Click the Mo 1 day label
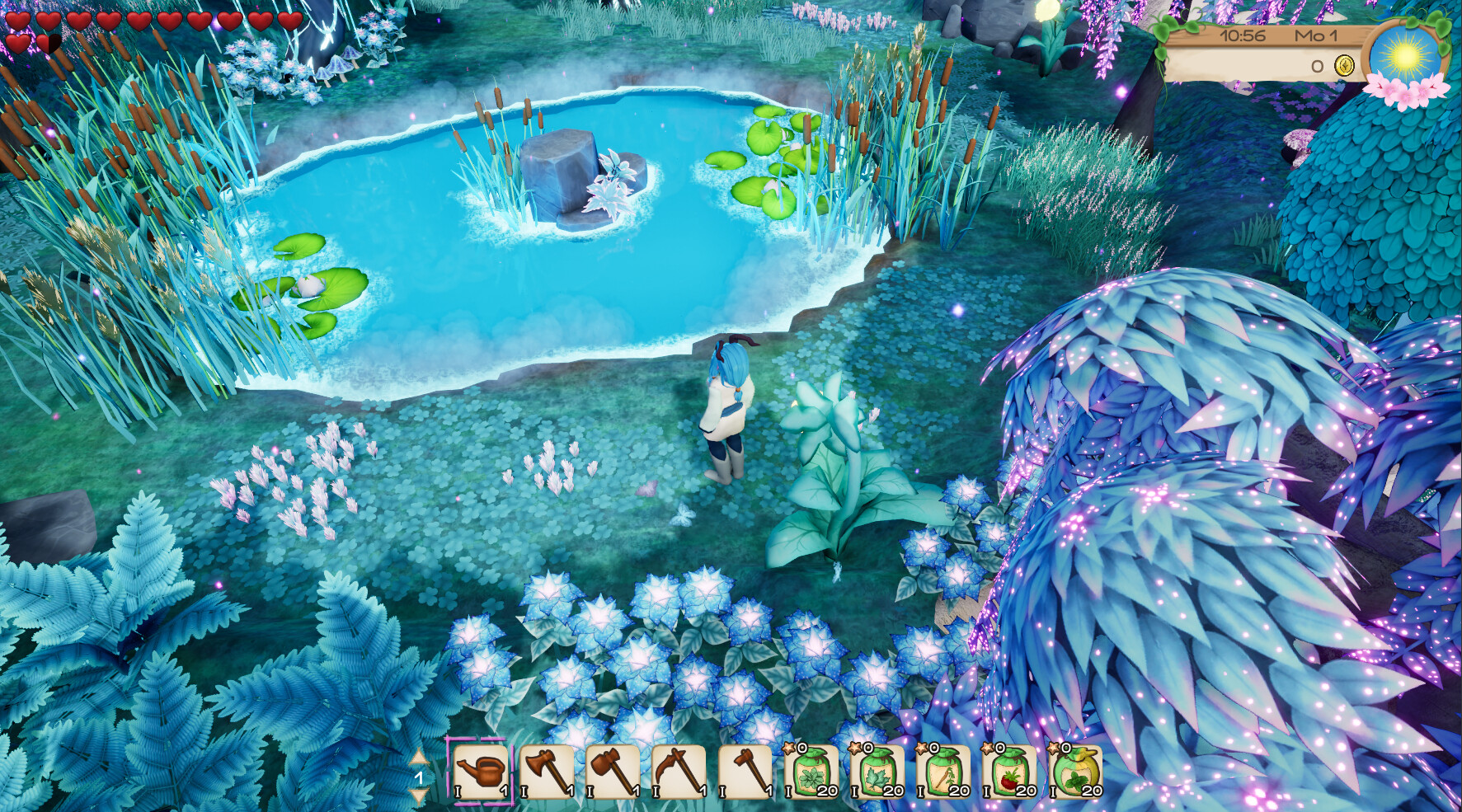The image size is (1462, 812). point(1317,35)
